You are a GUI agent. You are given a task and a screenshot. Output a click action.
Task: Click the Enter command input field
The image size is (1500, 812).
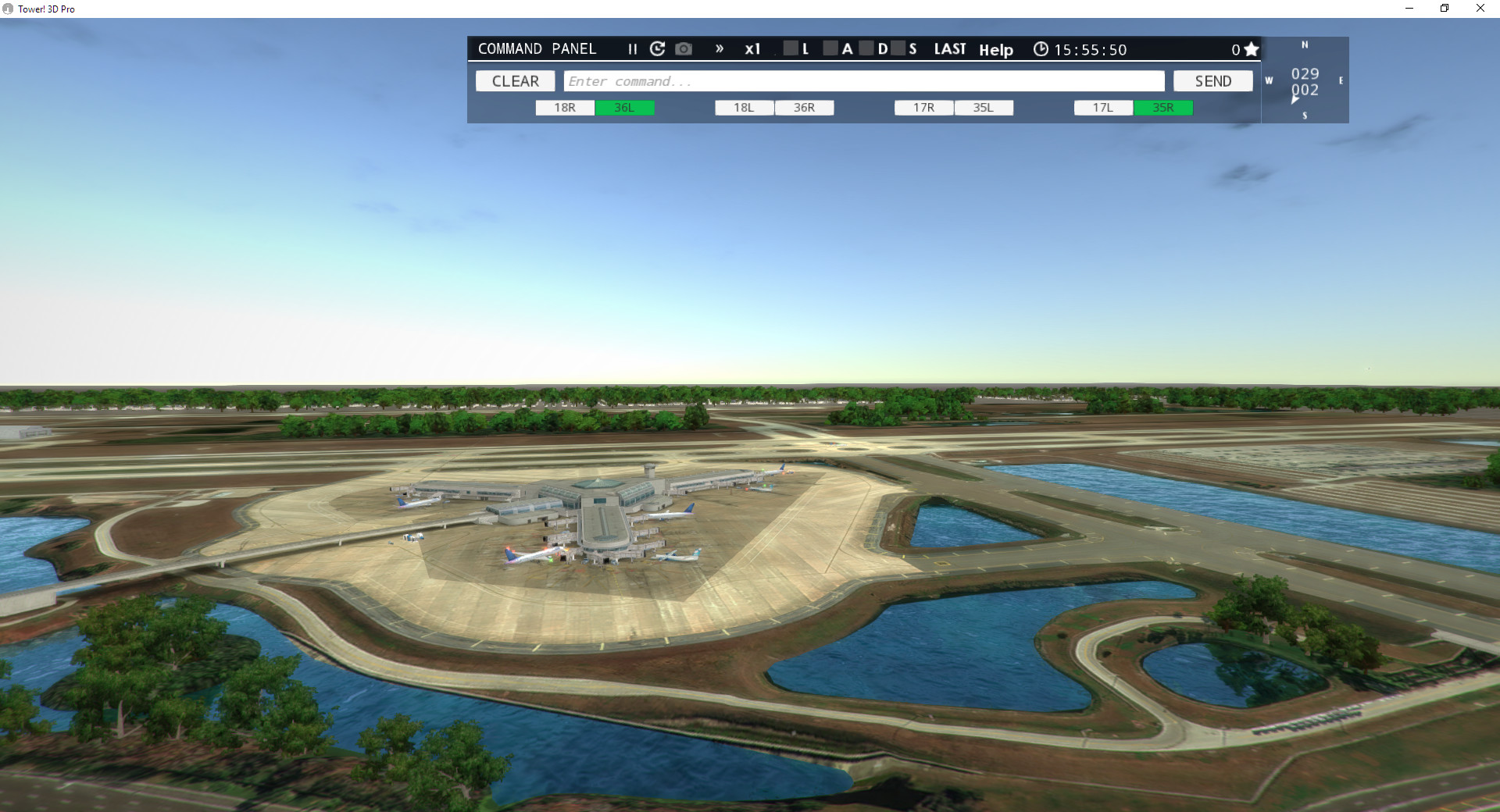point(863,81)
